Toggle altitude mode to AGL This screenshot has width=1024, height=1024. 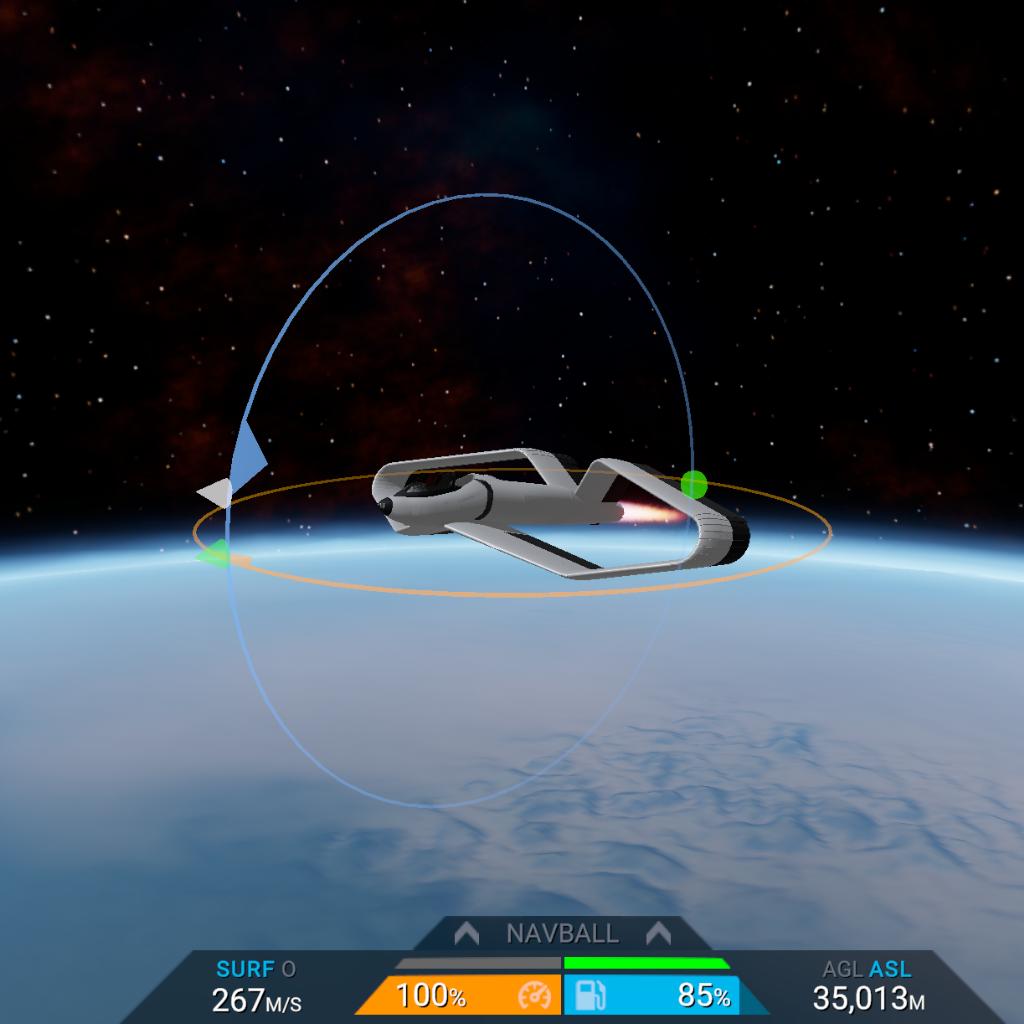[x=841, y=969]
